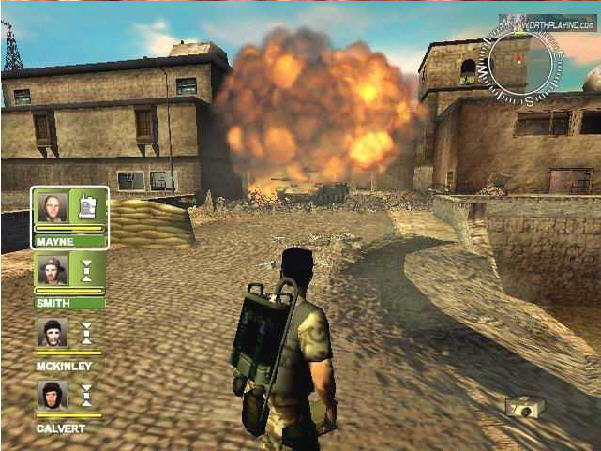Click the radio icon beside Mayne
This screenshot has height=451, width=601.
click(87, 205)
